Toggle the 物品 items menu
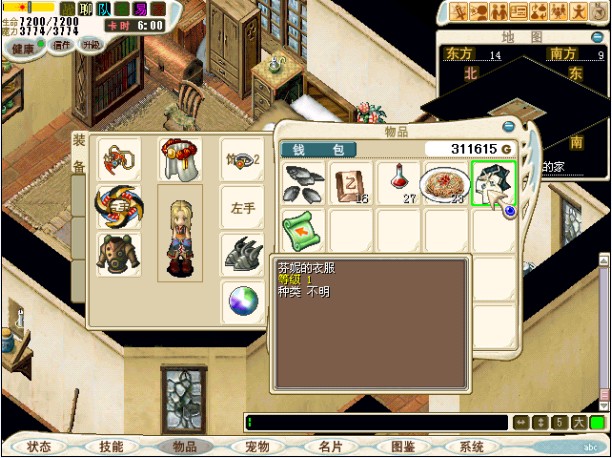This screenshot has width=612, height=458. point(185,447)
